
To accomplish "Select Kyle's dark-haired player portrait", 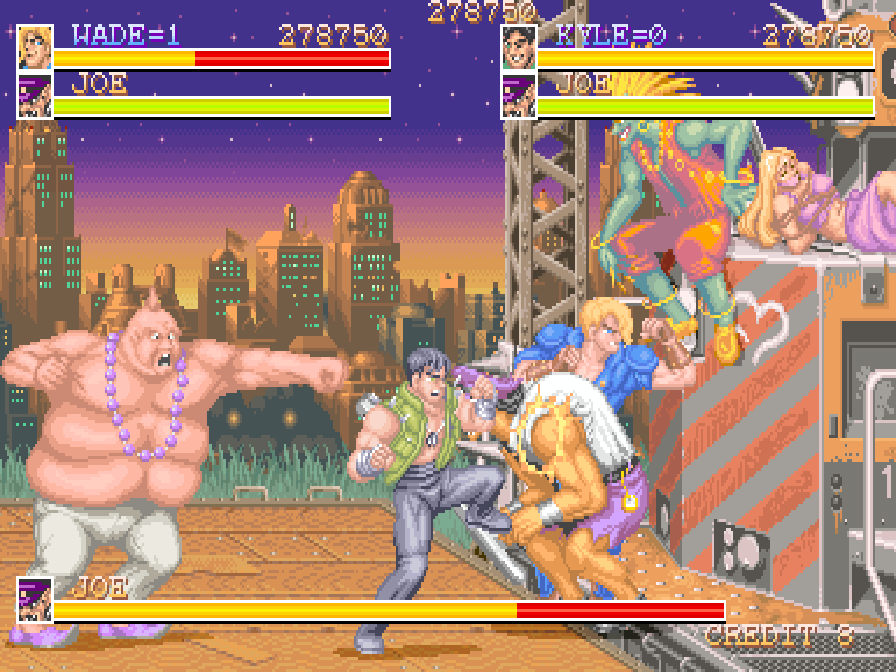I will click(x=519, y=48).
